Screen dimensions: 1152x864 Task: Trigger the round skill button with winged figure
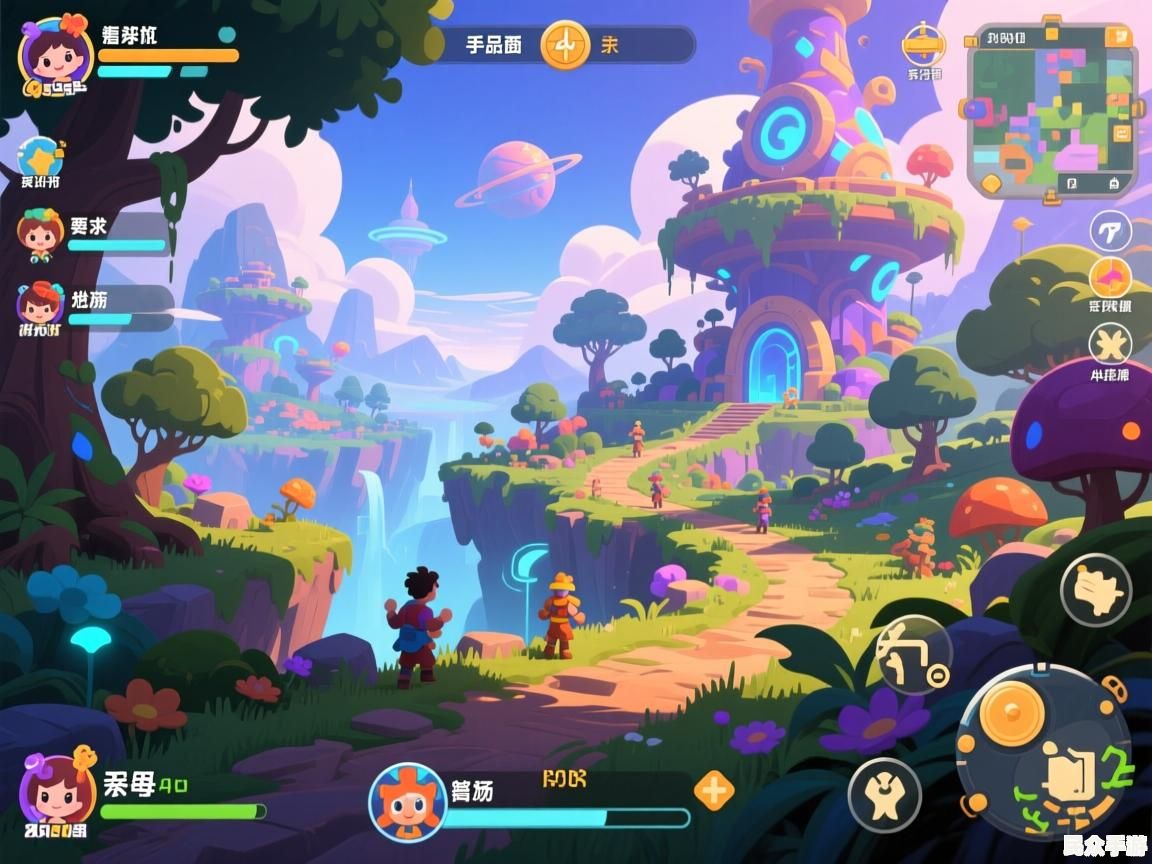884,794
